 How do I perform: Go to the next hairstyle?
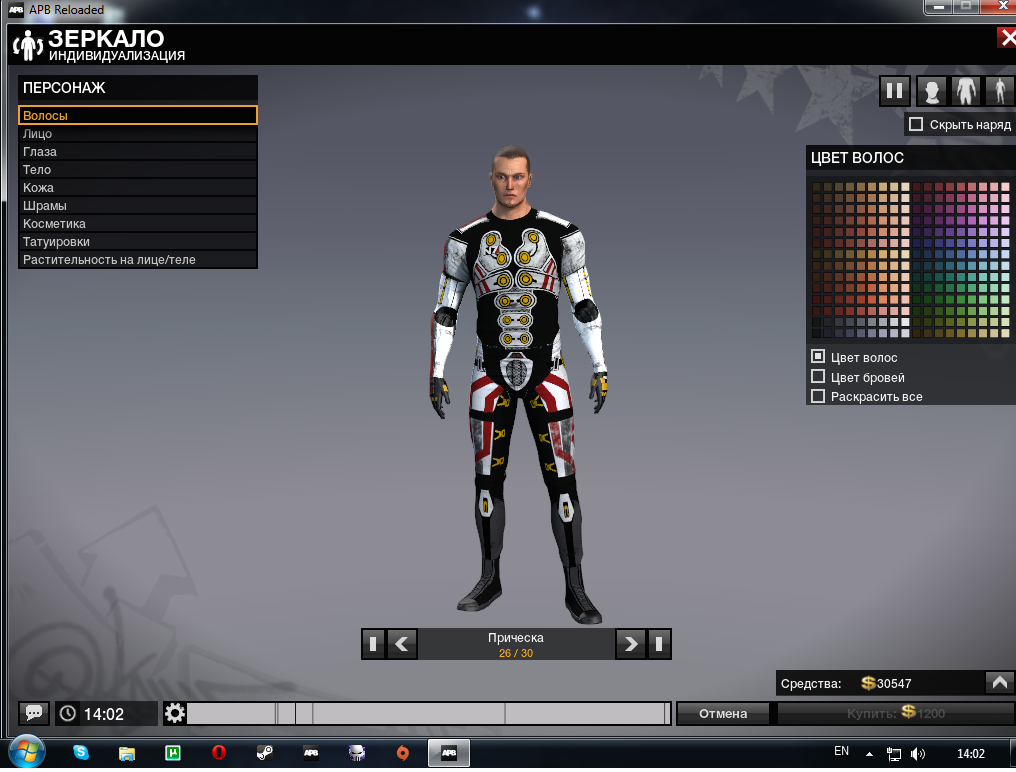click(x=630, y=644)
